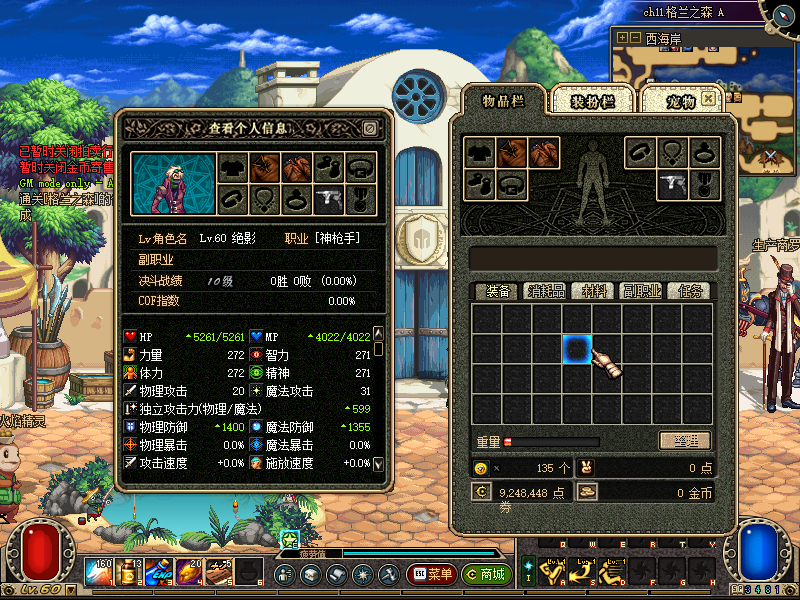Switch to the 副职业 inventory tab
This screenshot has width=800, height=600.
coord(641,291)
